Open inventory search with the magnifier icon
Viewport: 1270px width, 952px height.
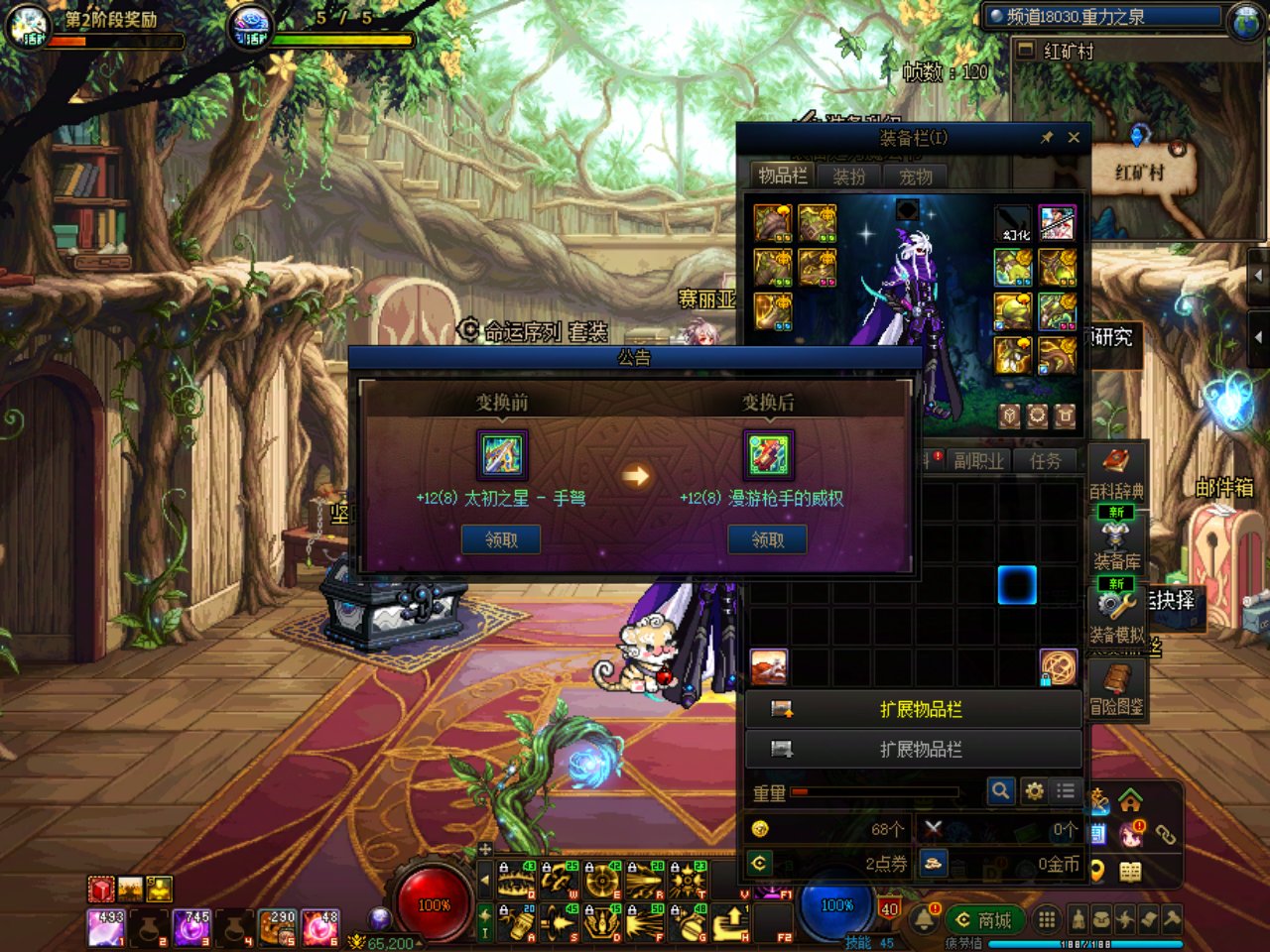pos(1000,790)
